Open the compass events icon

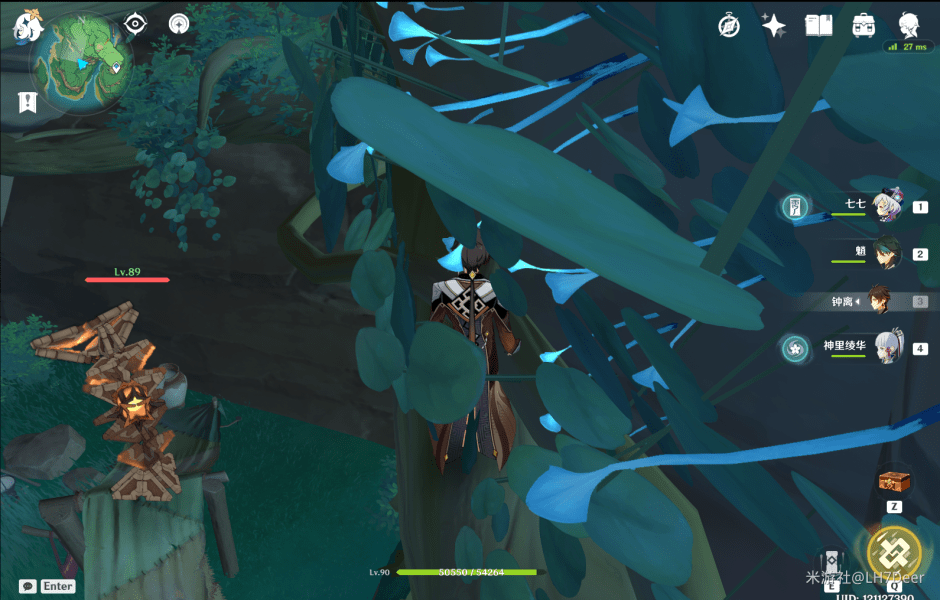(729, 26)
